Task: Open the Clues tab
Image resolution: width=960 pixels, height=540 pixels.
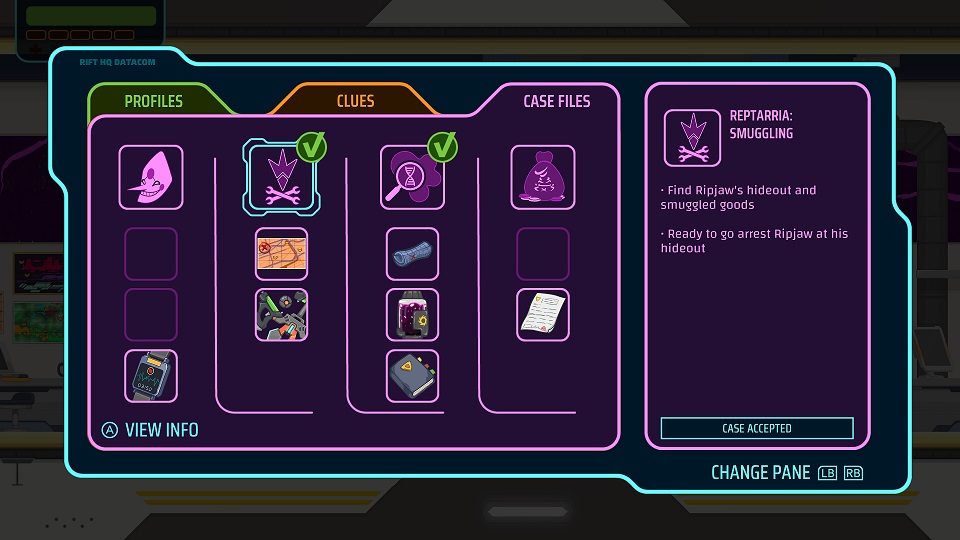Action: (355, 101)
